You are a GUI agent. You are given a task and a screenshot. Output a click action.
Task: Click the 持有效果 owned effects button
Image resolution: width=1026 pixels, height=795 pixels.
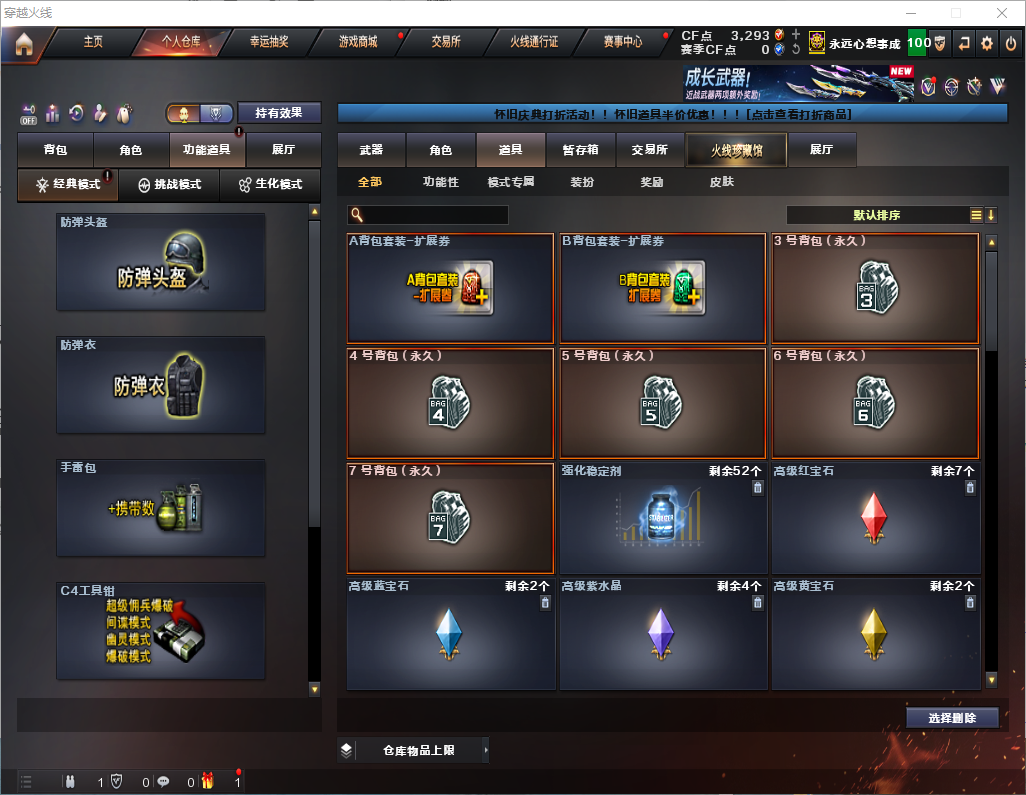point(279,113)
